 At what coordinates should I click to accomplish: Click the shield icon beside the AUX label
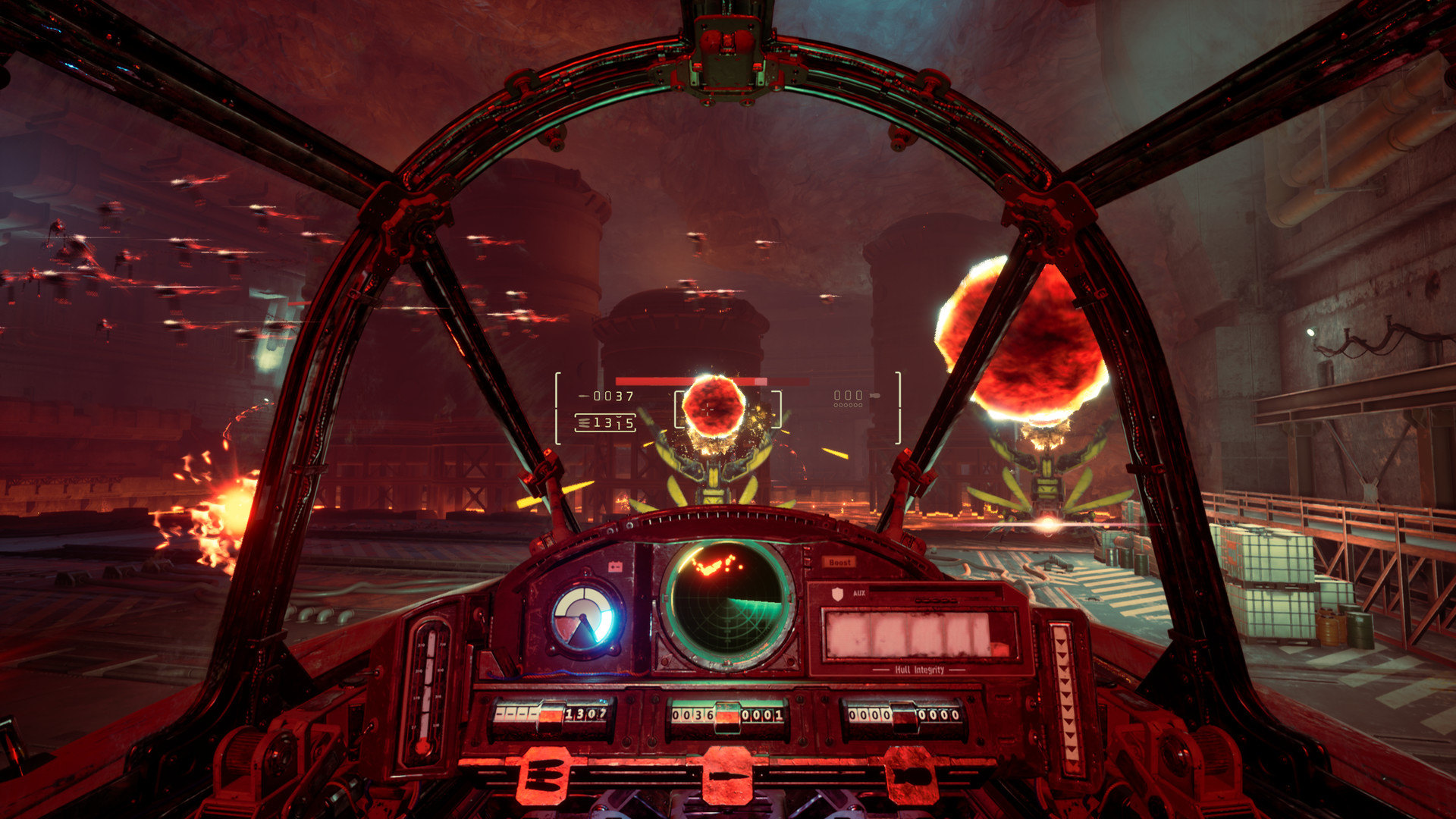[x=839, y=594]
